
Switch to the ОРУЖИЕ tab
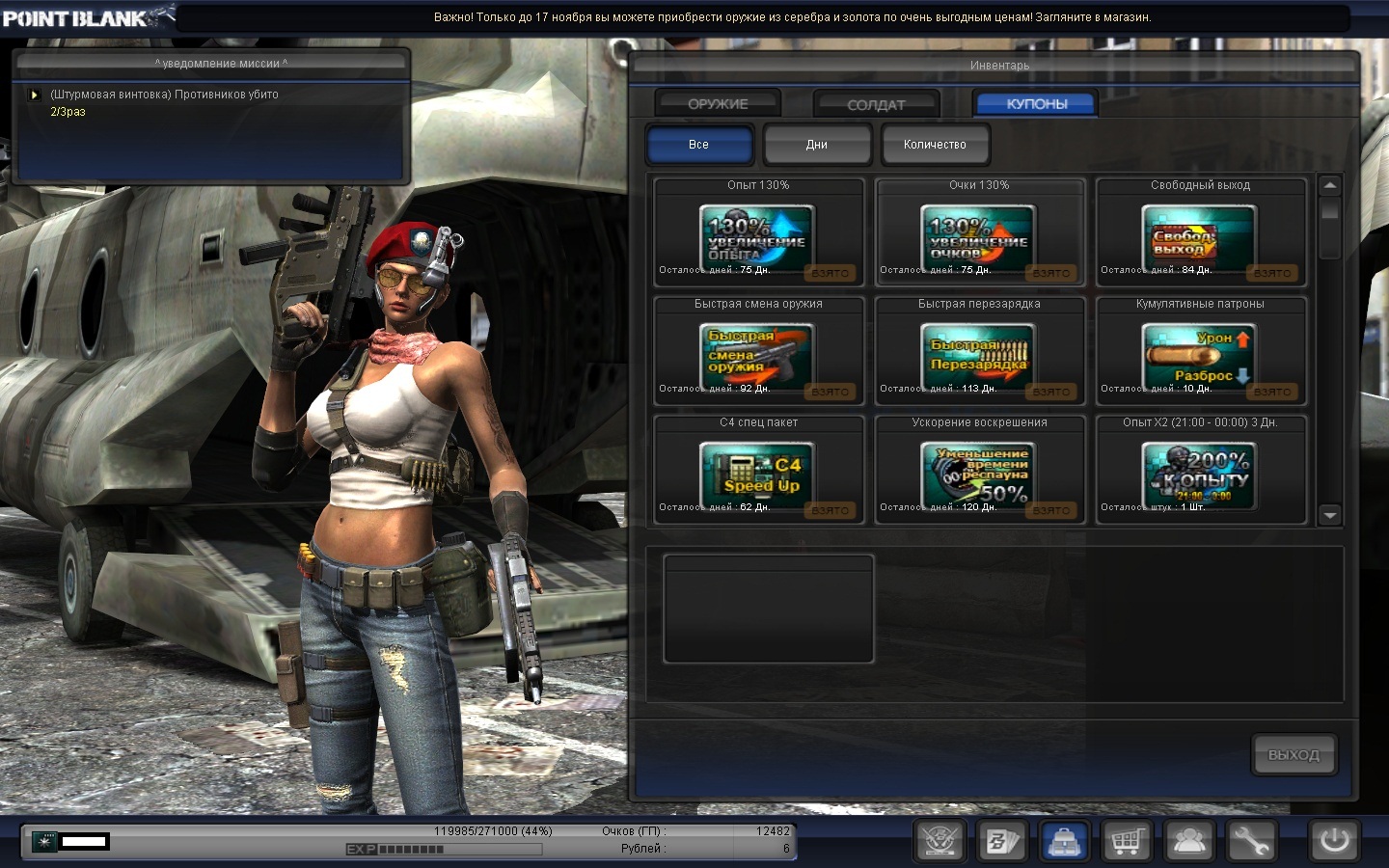(718, 104)
